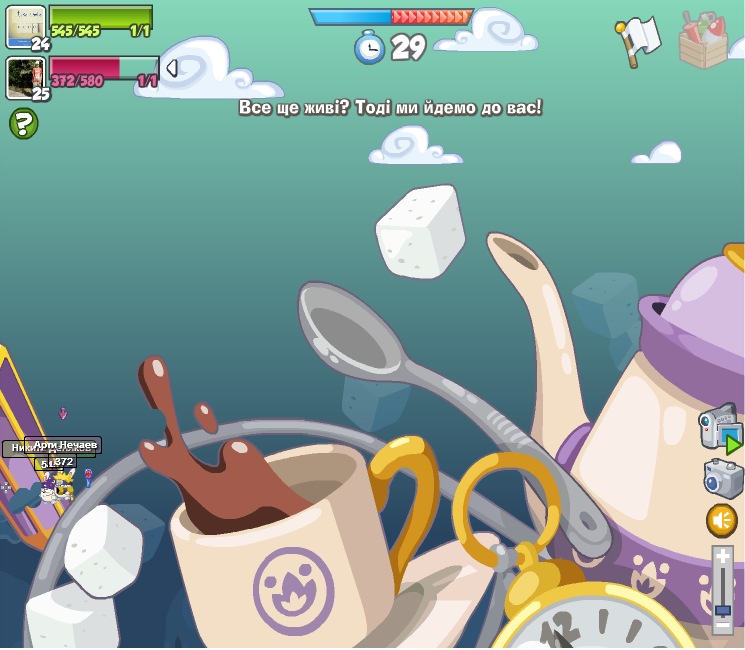Zoom in with the plus button

722,555
